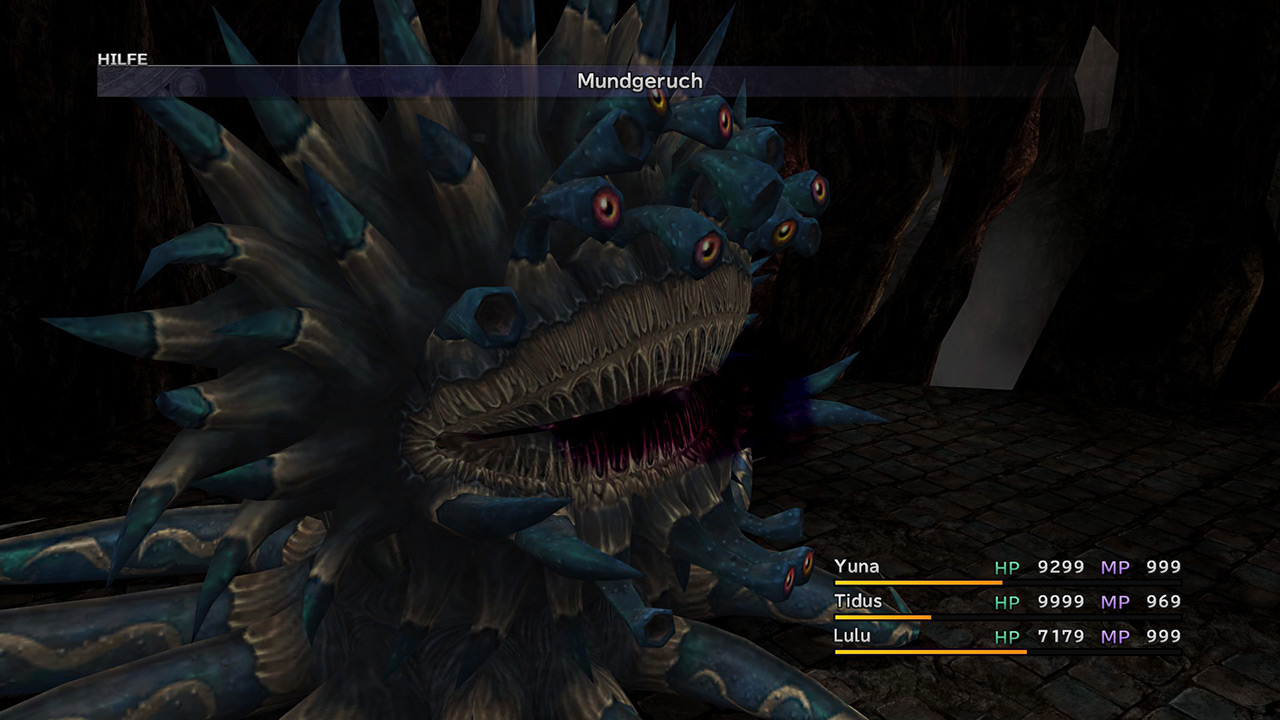The image size is (1280, 720).
Task: Select Yuna in the party list
Action: (x=857, y=567)
